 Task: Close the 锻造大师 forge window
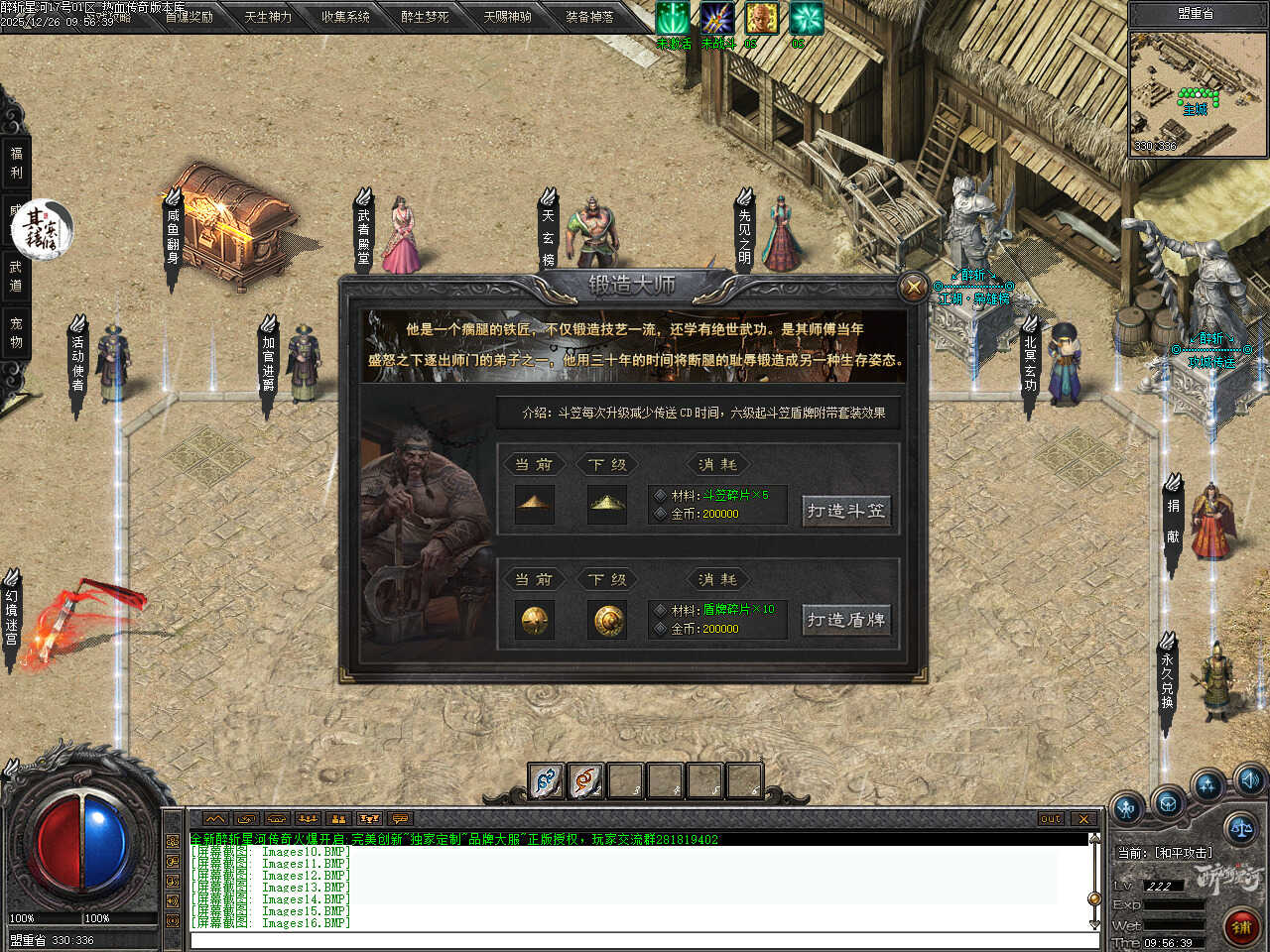coord(912,288)
